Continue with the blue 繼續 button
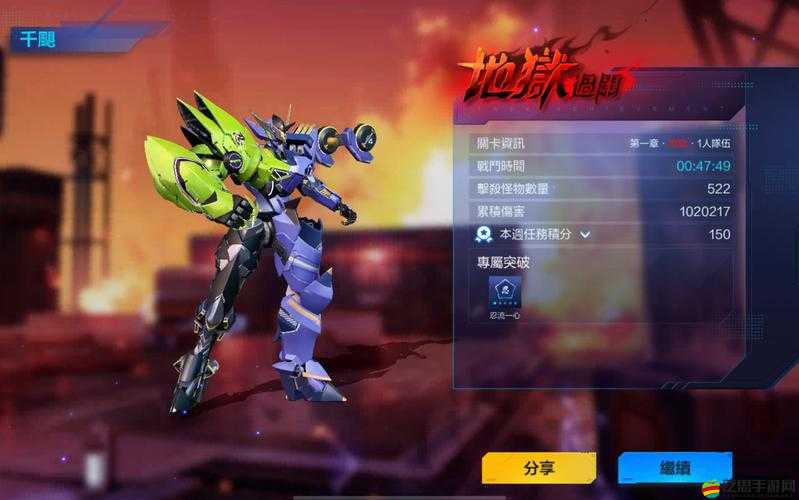Screen dimensions: 799x500 click(674, 467)
